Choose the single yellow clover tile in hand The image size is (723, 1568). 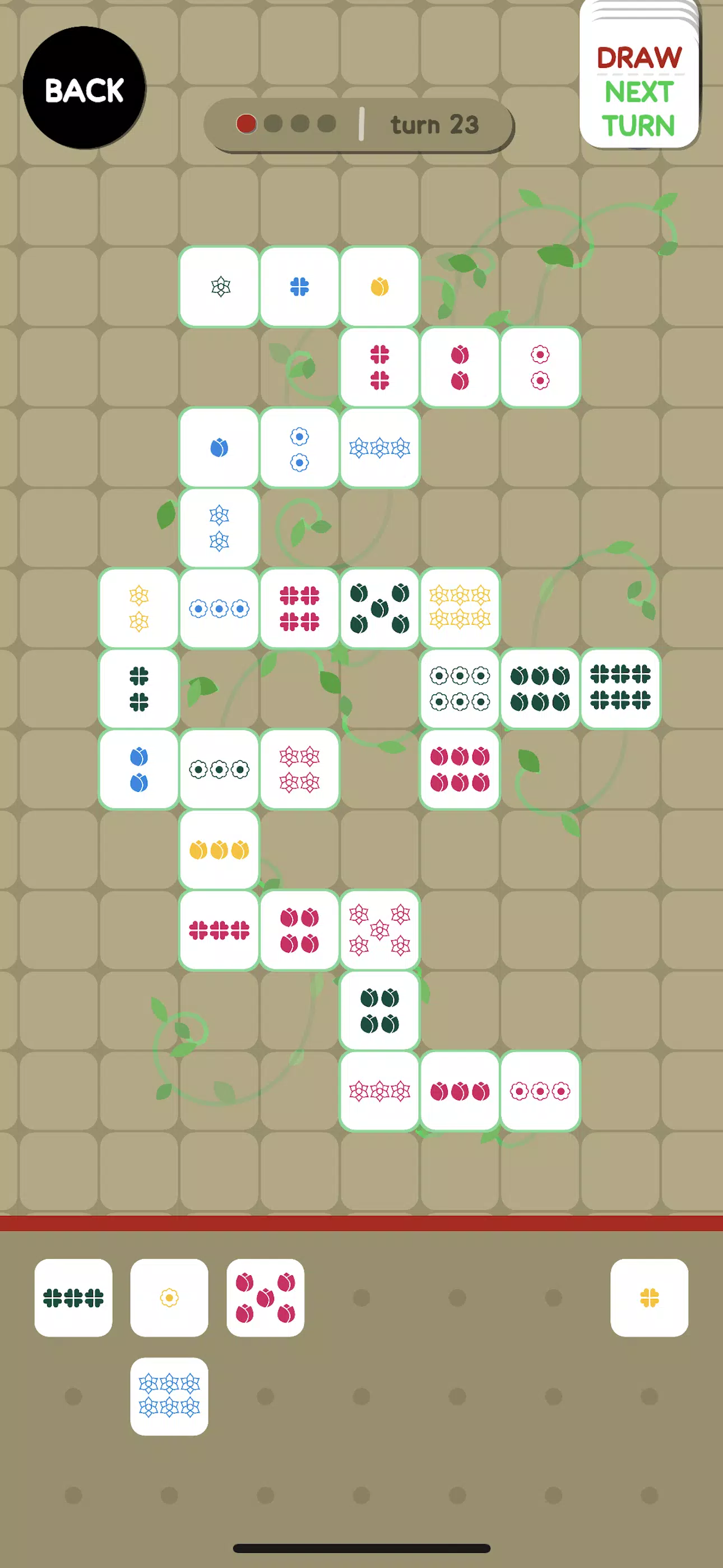[649, 1298]
